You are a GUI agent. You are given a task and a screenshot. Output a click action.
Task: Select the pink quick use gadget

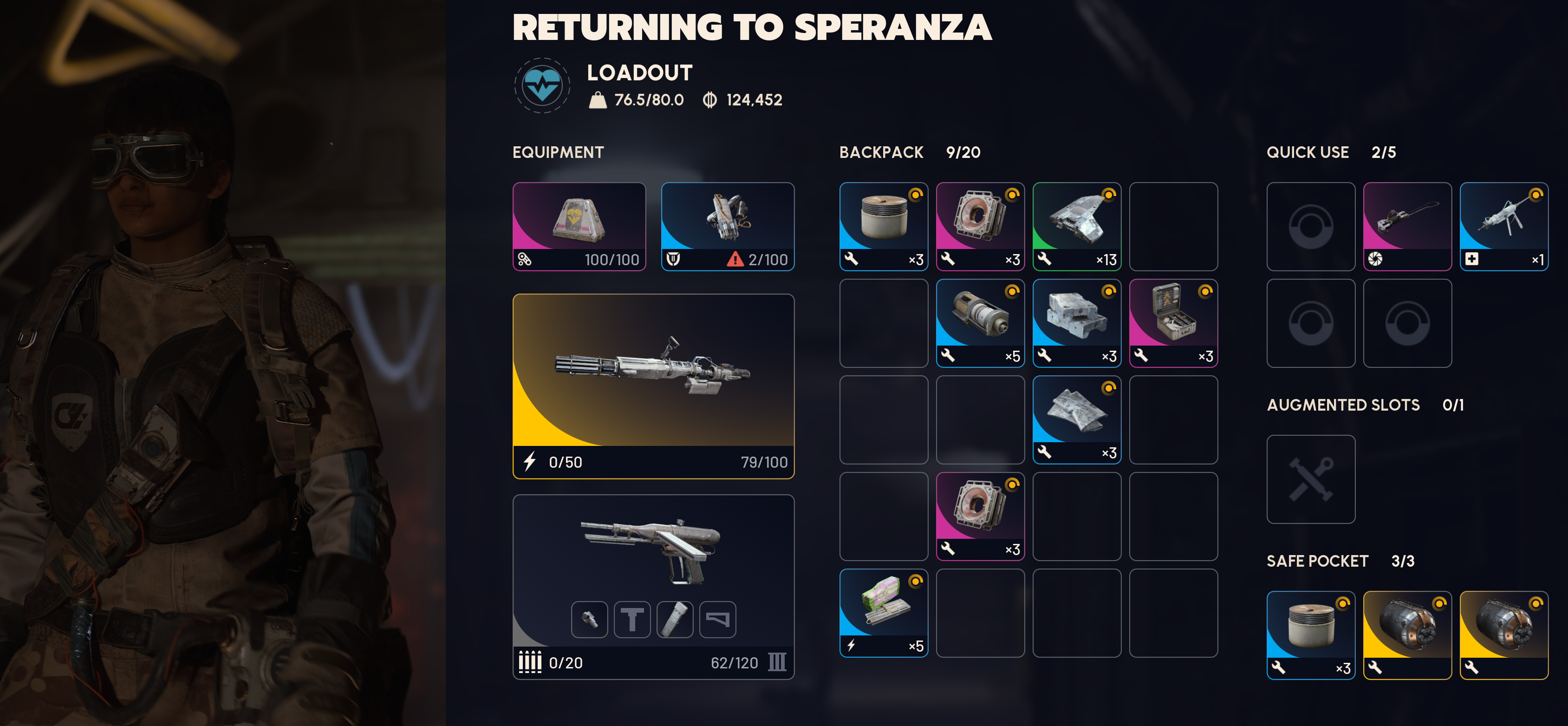click(1407, 226)
